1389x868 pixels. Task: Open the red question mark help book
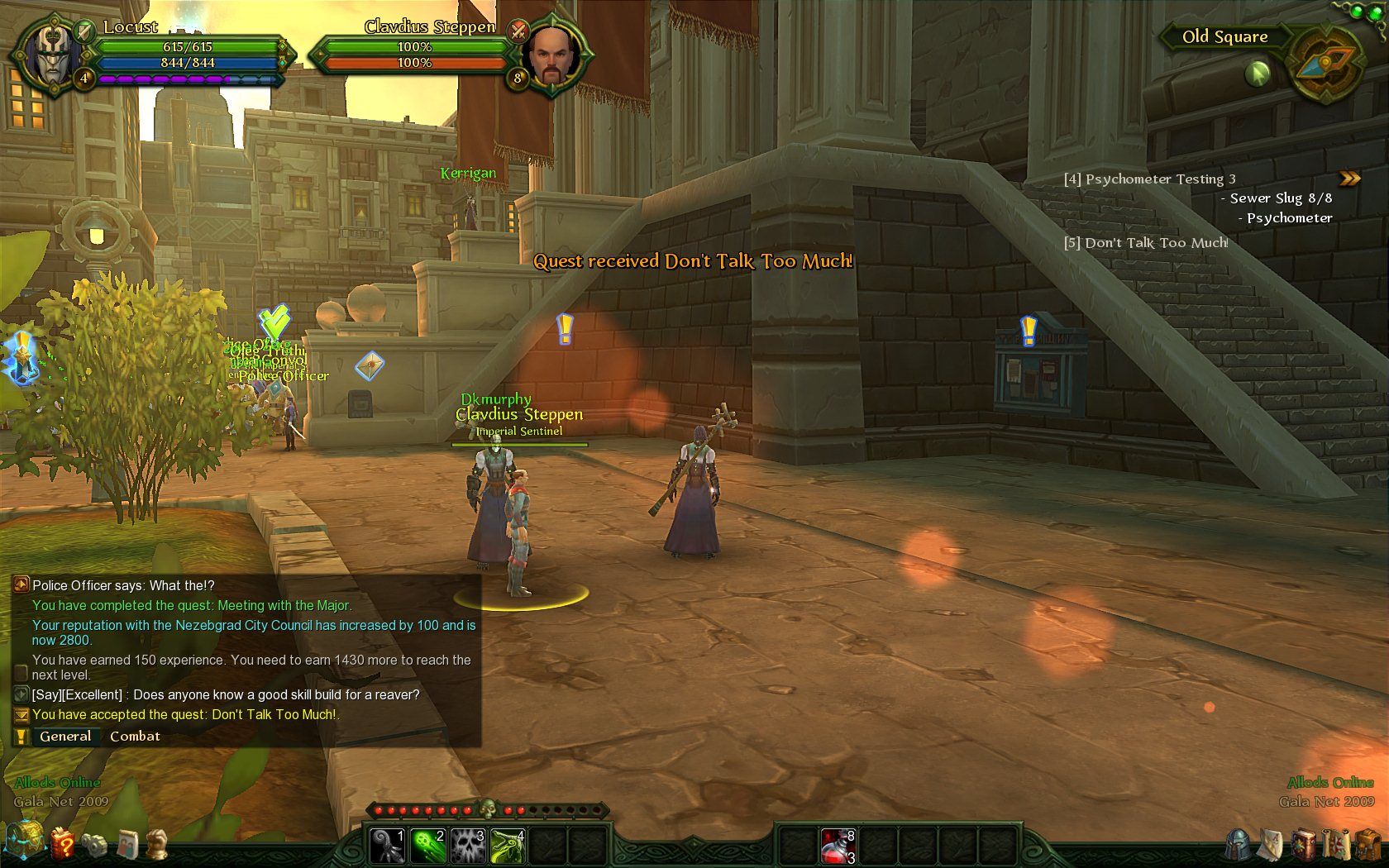(x=62, y=844)
